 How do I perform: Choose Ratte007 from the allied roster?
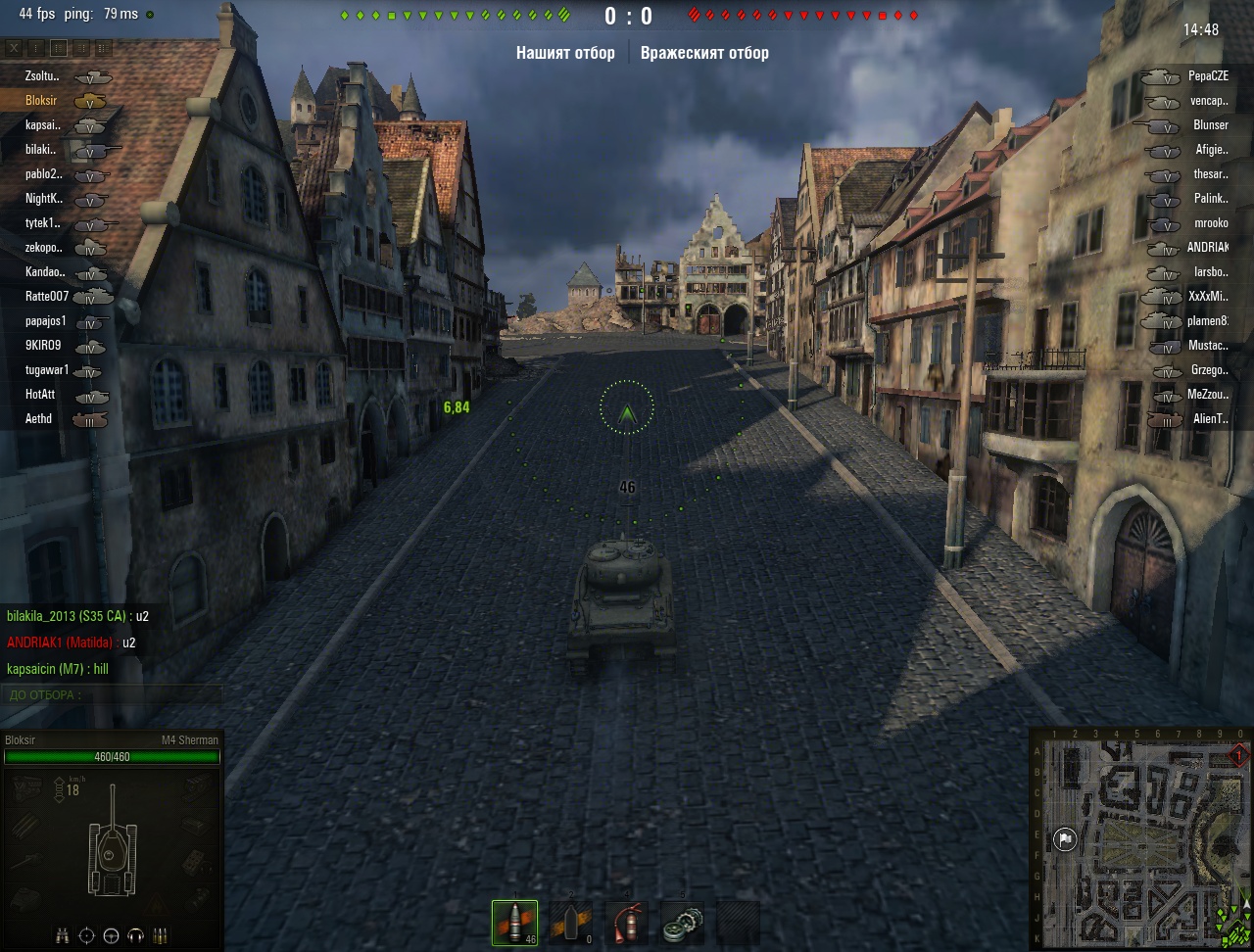(x=47, y=297)
